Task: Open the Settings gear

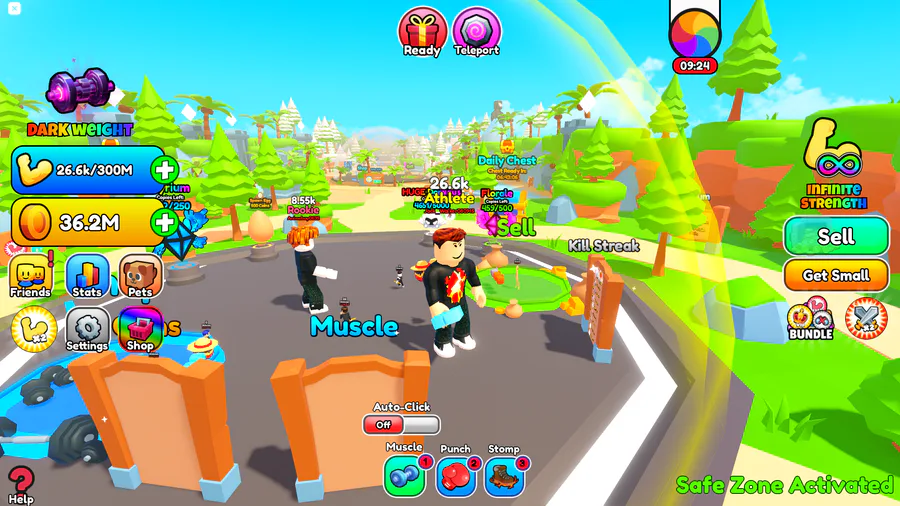Action: coord(87,329)
